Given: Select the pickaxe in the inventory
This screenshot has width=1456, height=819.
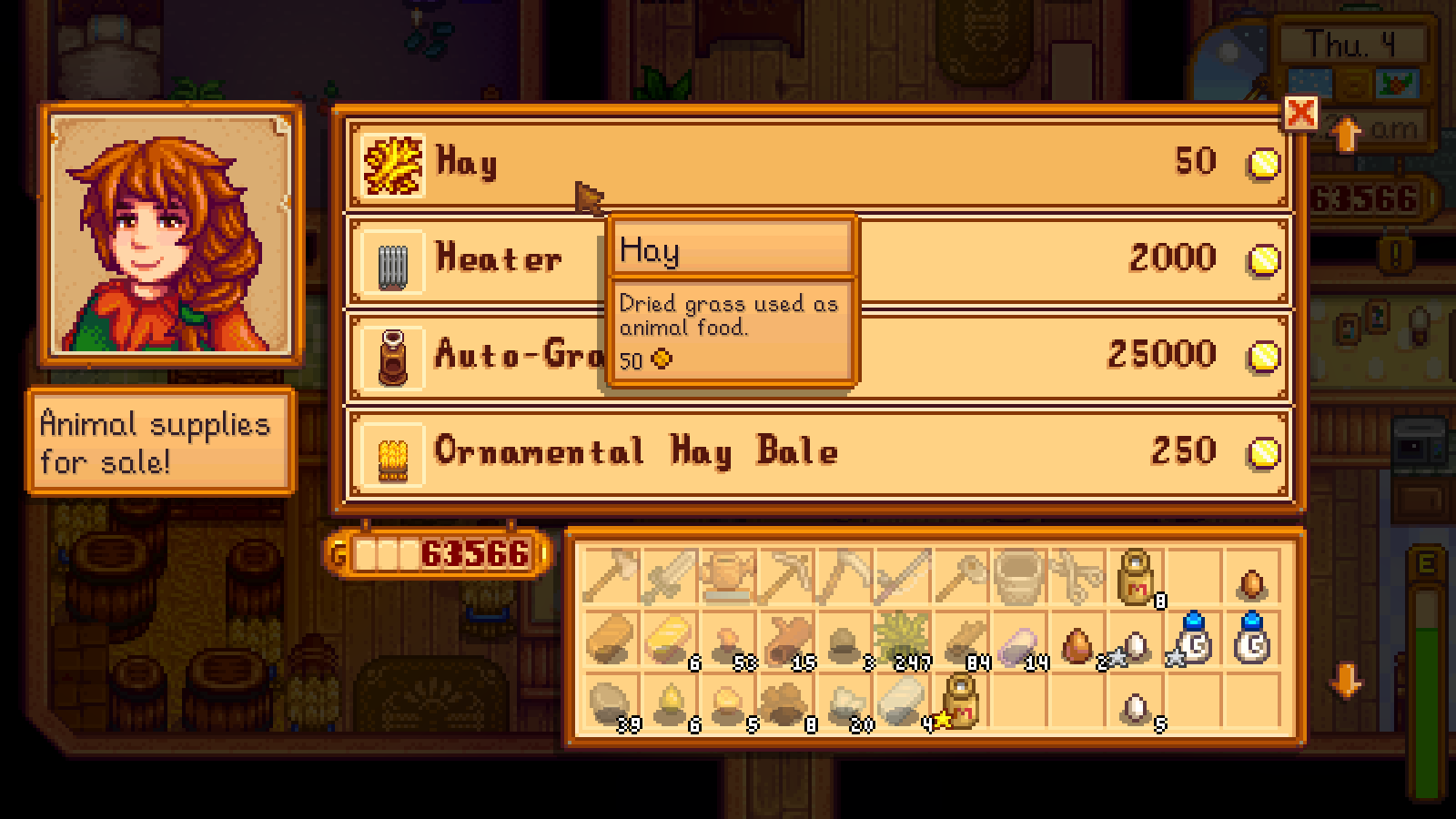Looking at the screenshot, I should point(787,575).
